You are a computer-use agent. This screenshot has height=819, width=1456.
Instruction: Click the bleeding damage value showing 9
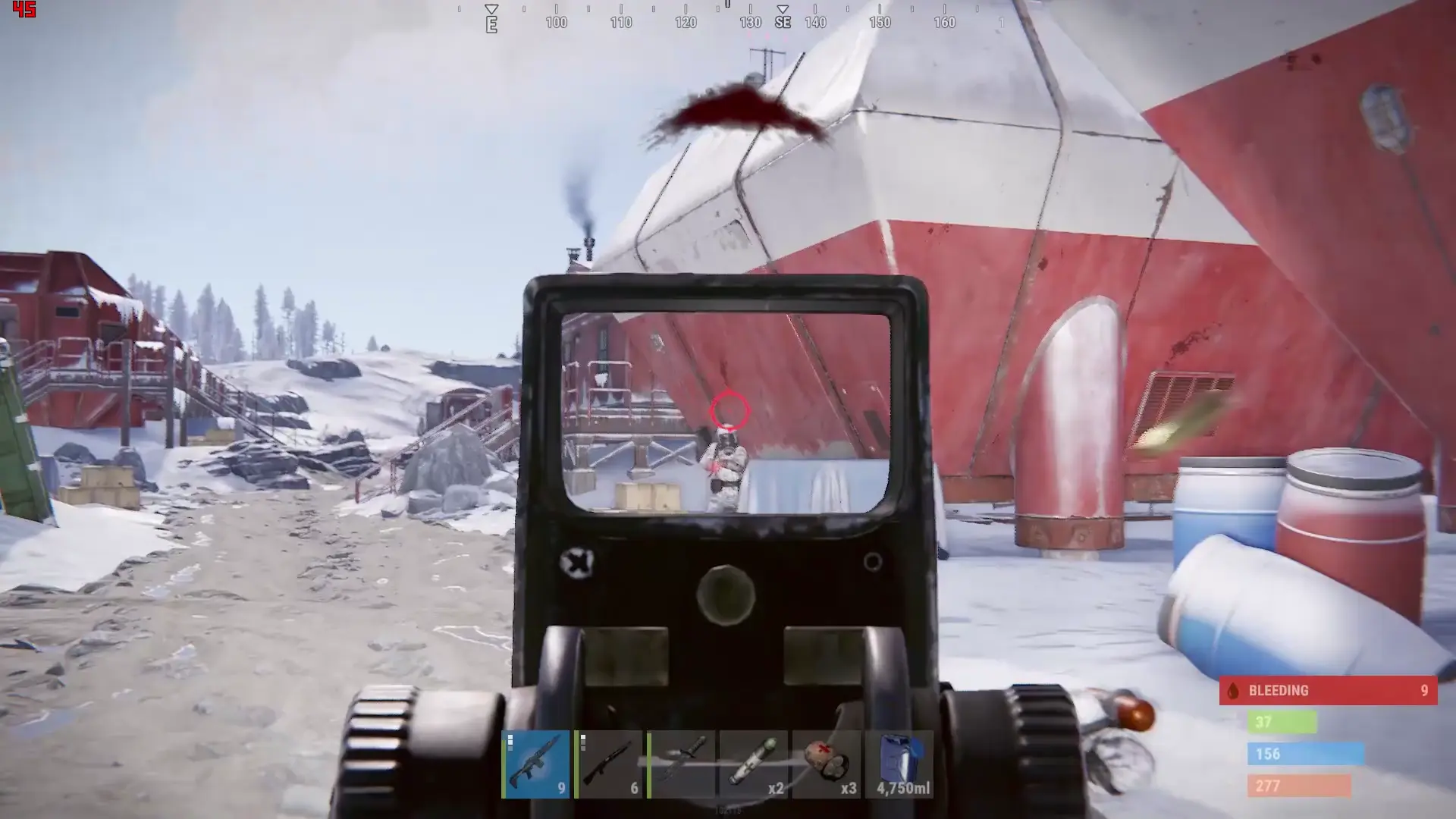[1426, 691]
